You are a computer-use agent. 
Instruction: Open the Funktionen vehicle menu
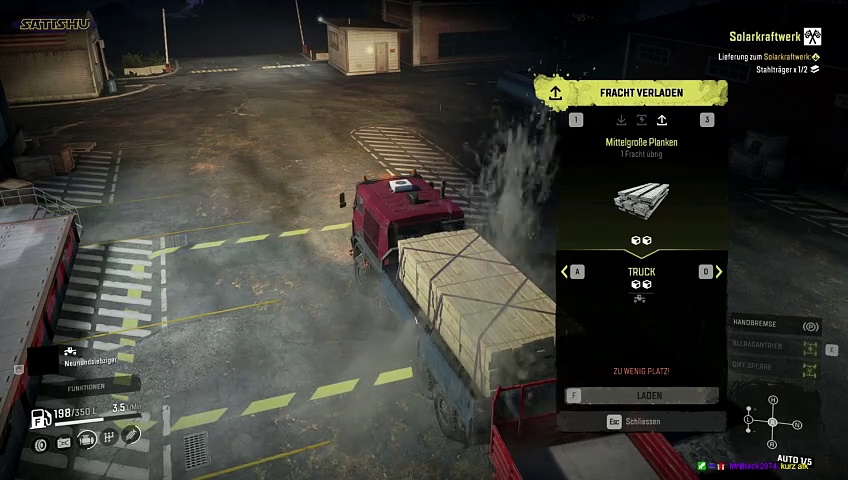87,387
